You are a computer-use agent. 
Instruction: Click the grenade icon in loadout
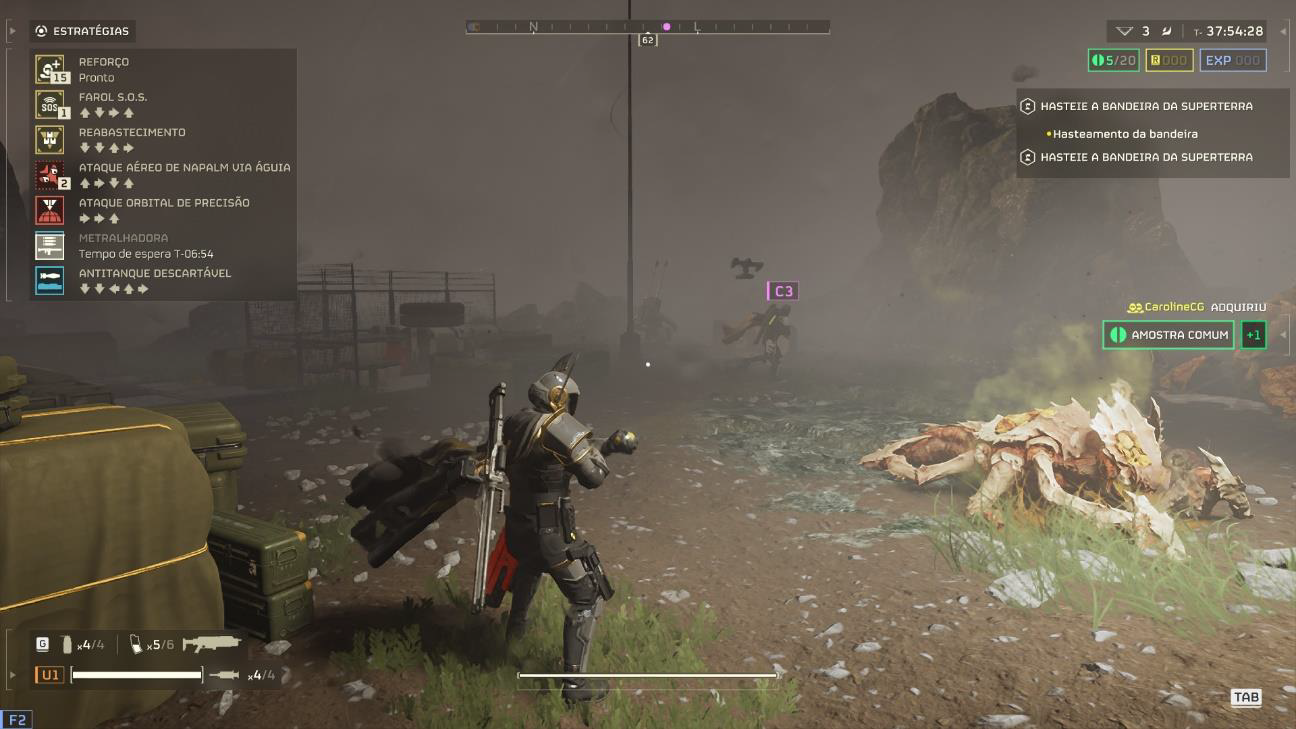(x=67, y=645)
